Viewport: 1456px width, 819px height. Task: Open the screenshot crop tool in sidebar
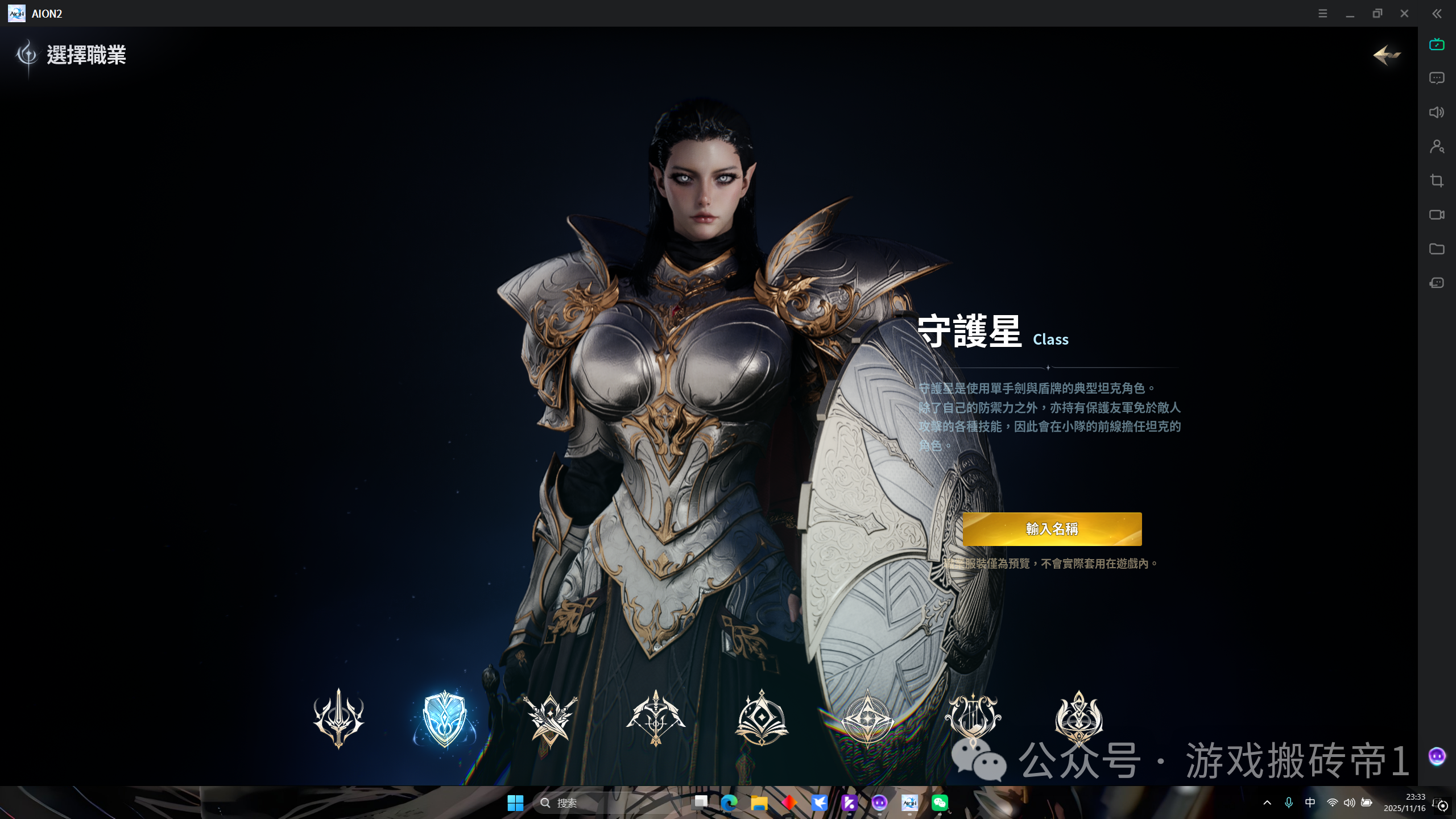[1437, 180]
